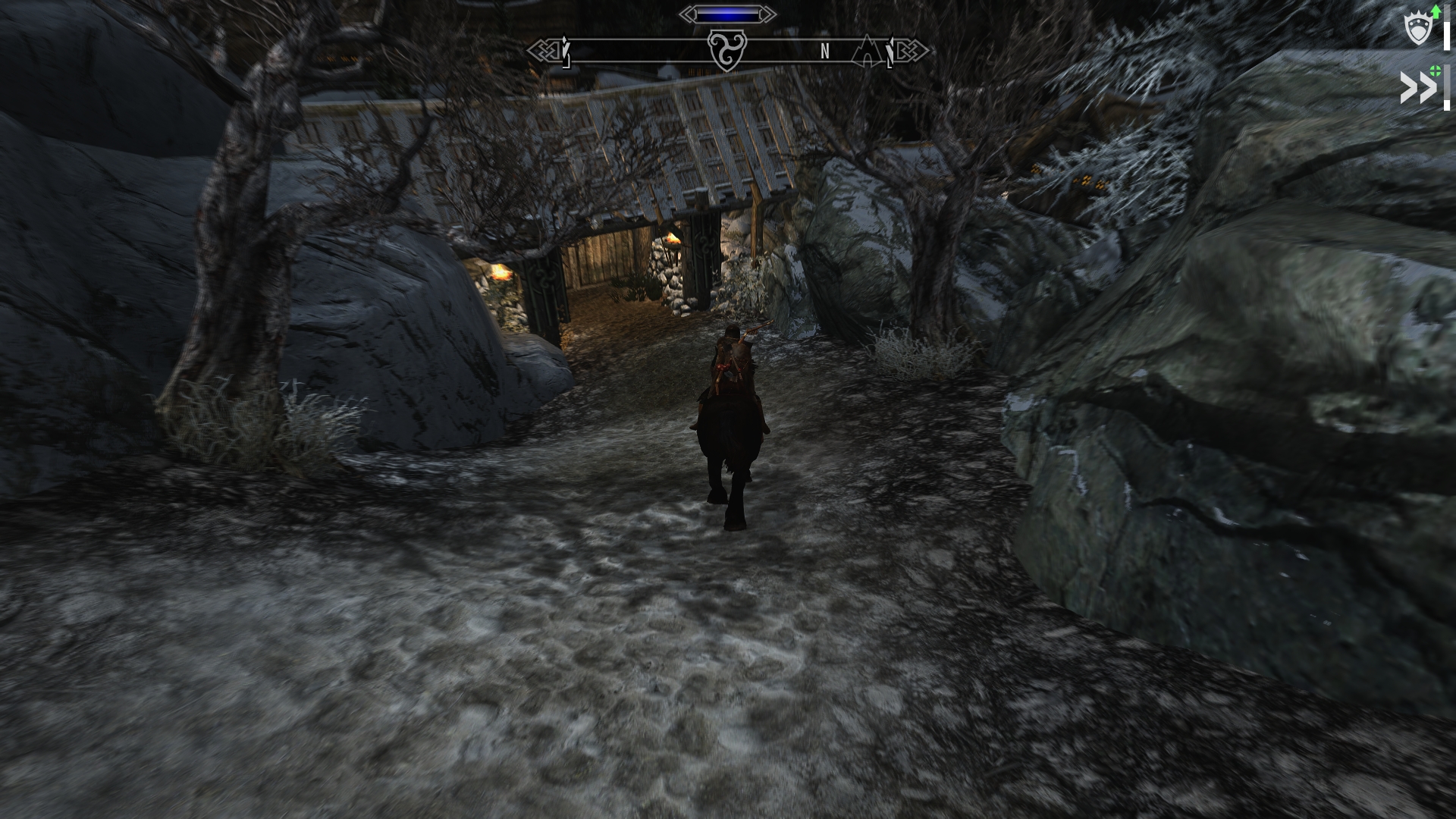
Task: Click the triskelion hold marker on the compass
Action: (x=727, y=51)
